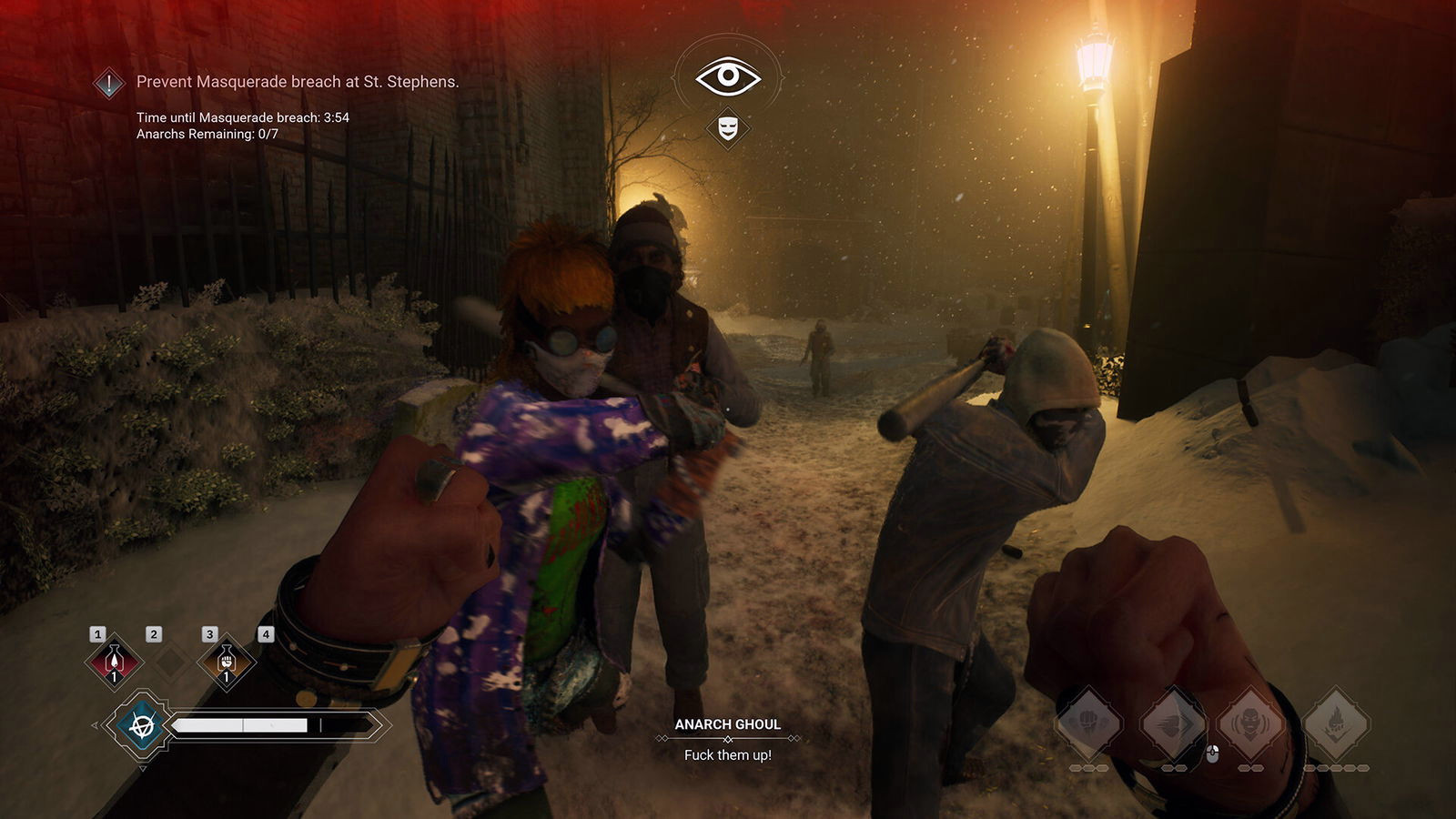Image resolution: width=1456 pixels, height=819 pixels.
Task: Use the shouting face taunt ability
Action: [x=1251, y=723]
